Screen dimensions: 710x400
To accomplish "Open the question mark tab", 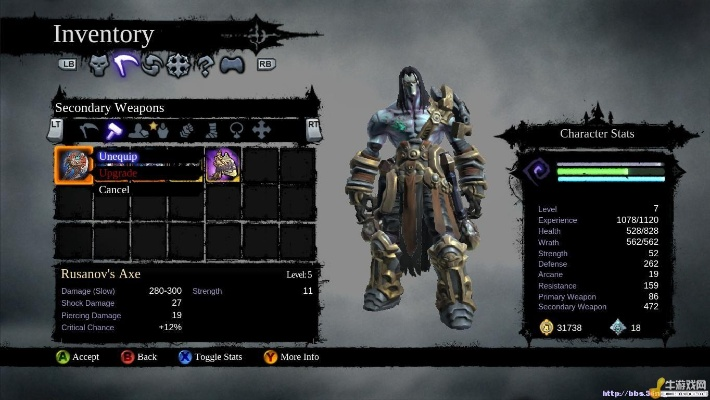I will coord(204,66).
